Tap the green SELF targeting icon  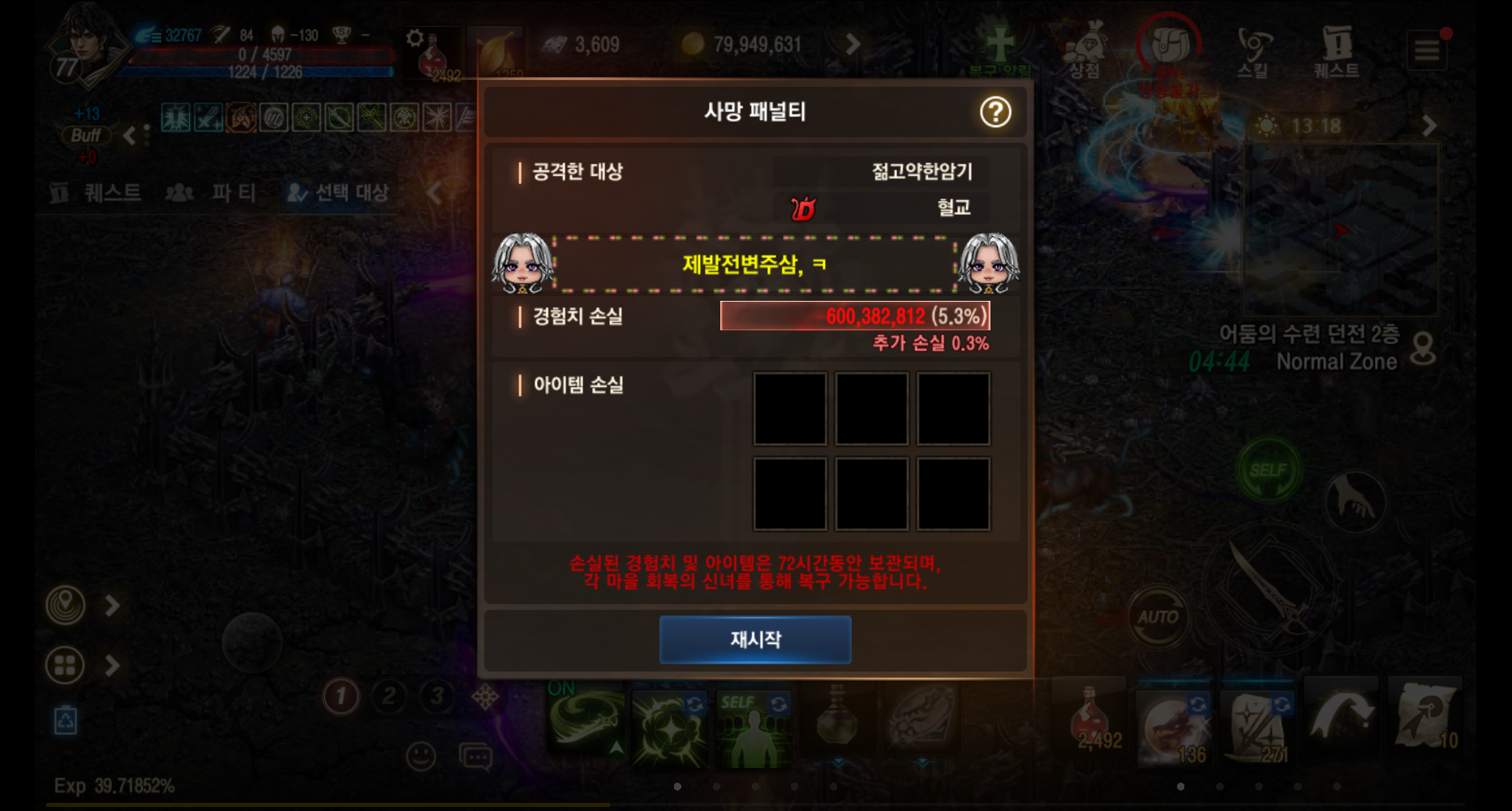1271,469
